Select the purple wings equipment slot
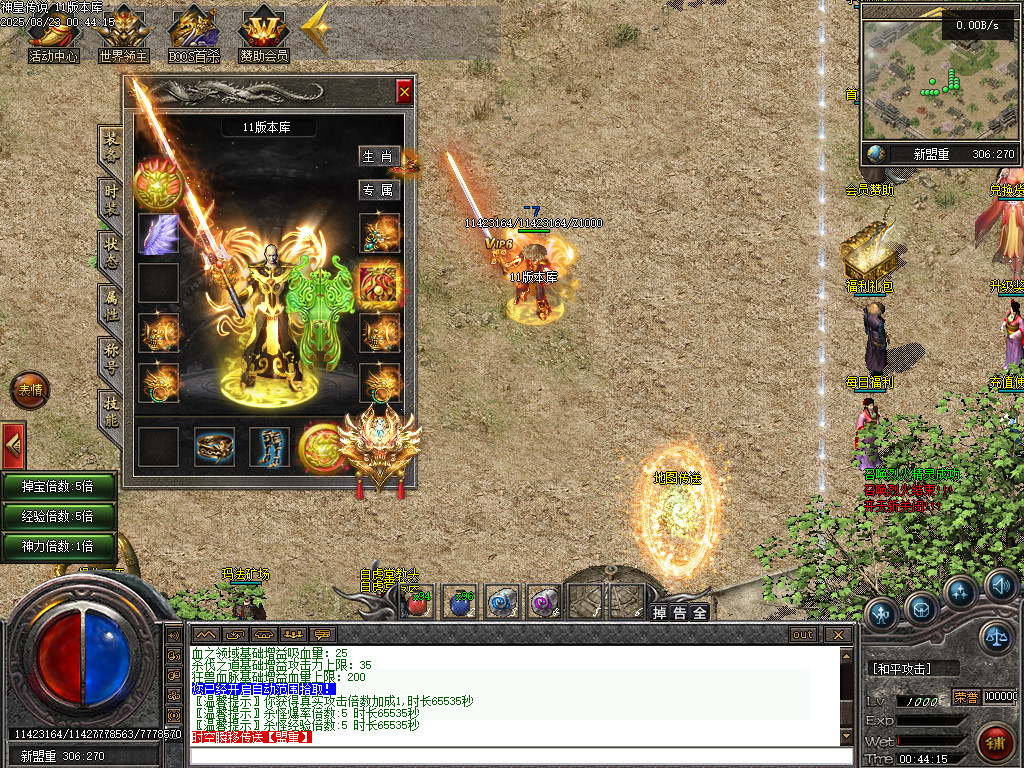 pyautogui.click(x=158, y=234)
